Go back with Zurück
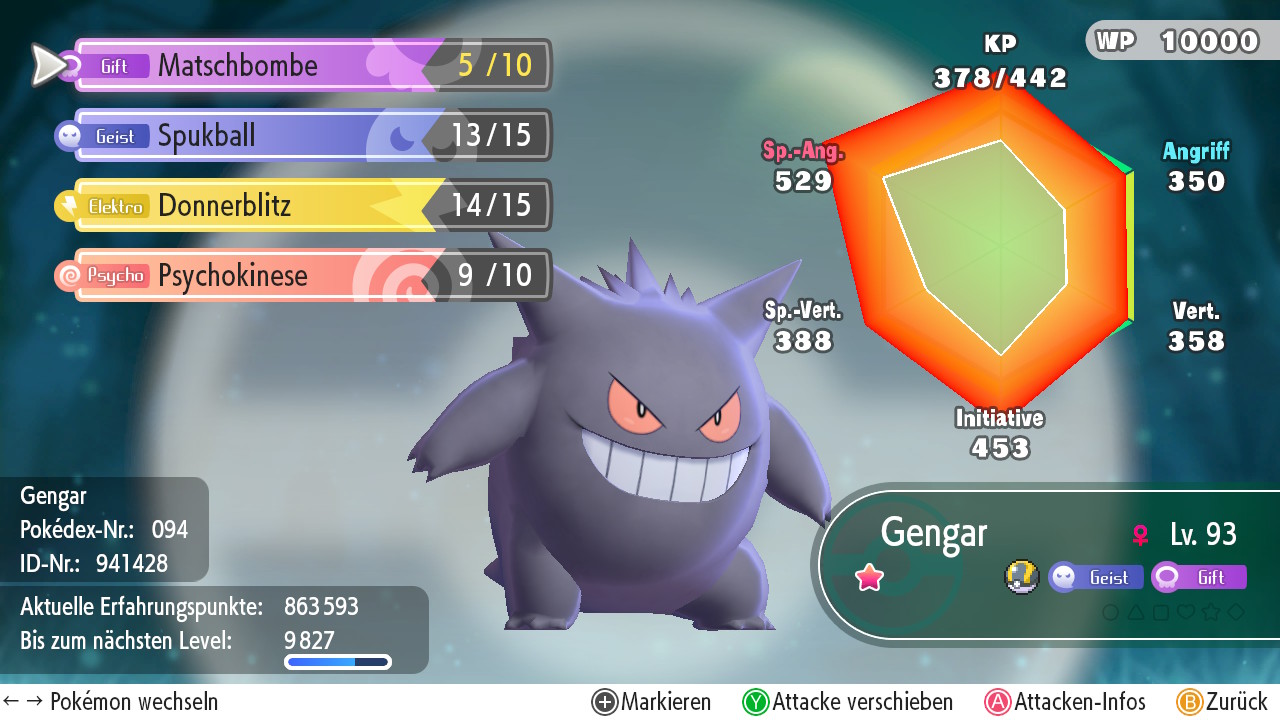Viewport: 1280px width, 720px height. pyautogui.click(x=1222, y=702)
